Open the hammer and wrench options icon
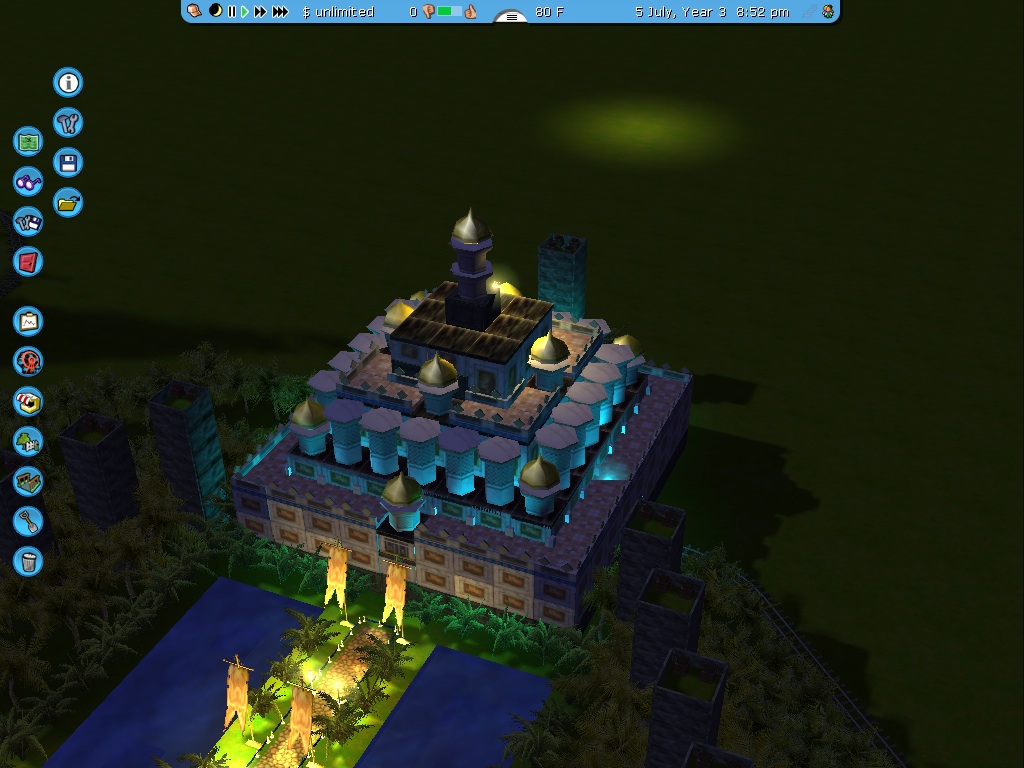 68,123
